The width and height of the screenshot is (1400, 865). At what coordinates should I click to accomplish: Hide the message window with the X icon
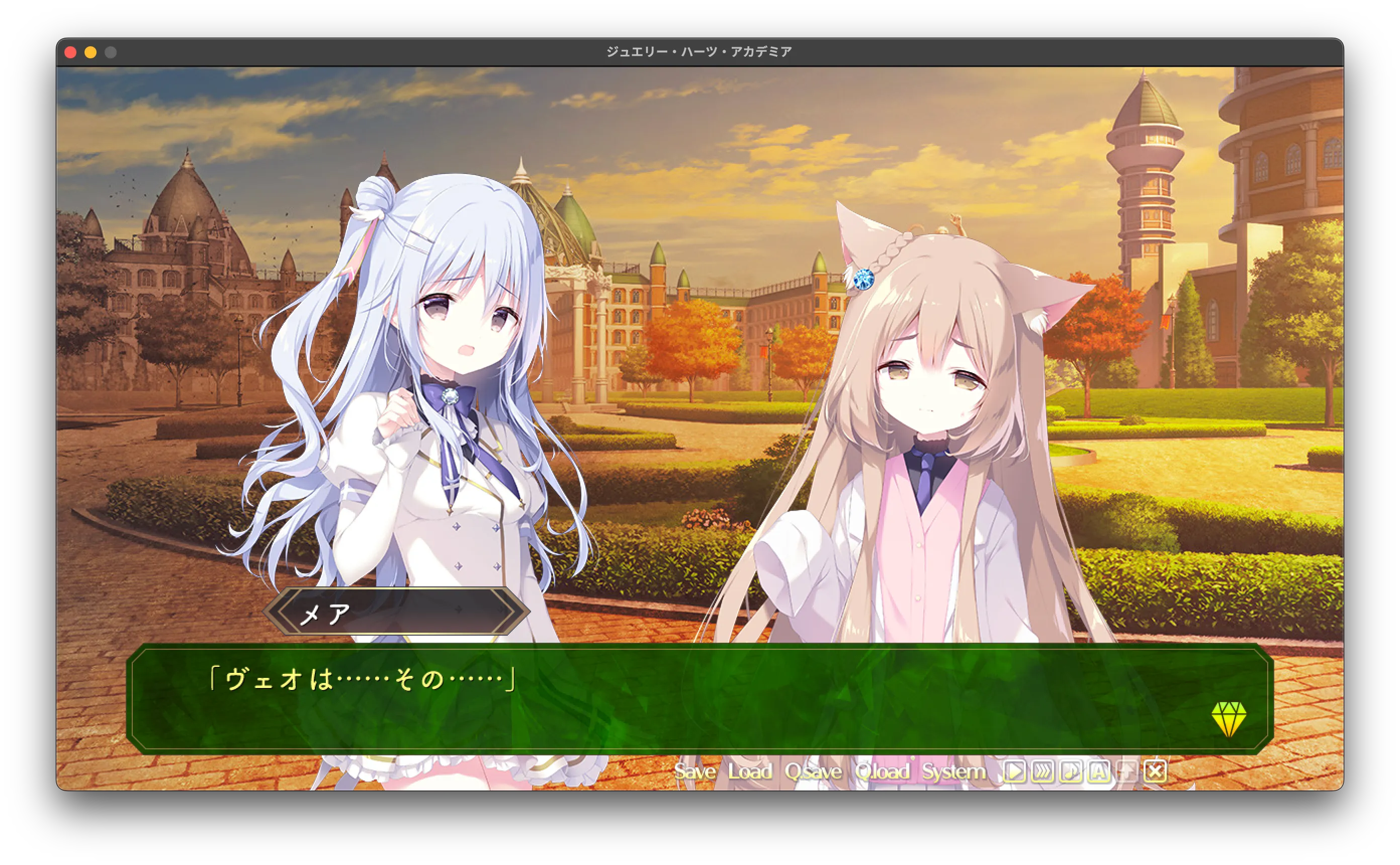point(1155,772)
